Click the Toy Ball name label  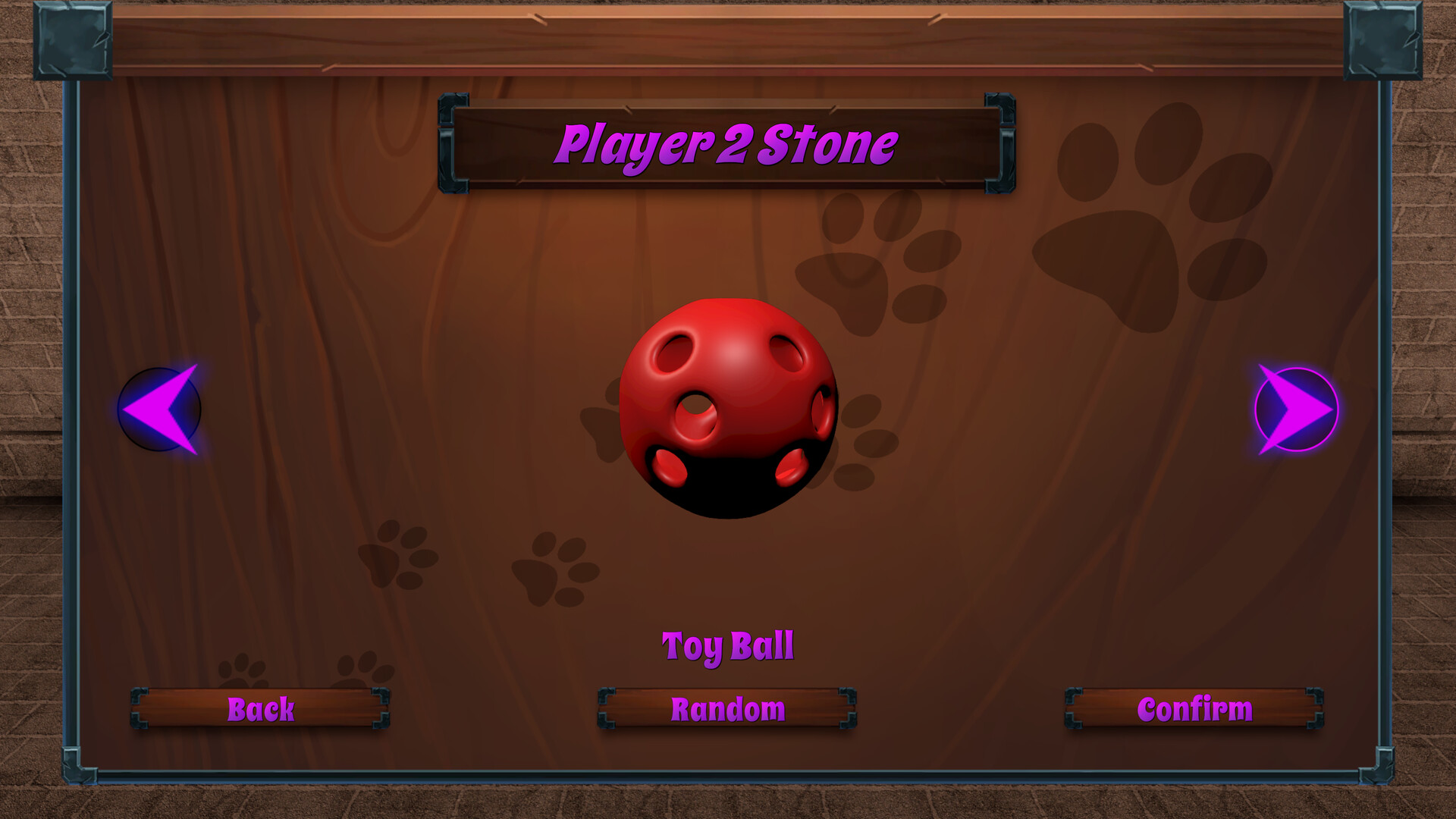[728, 646]
